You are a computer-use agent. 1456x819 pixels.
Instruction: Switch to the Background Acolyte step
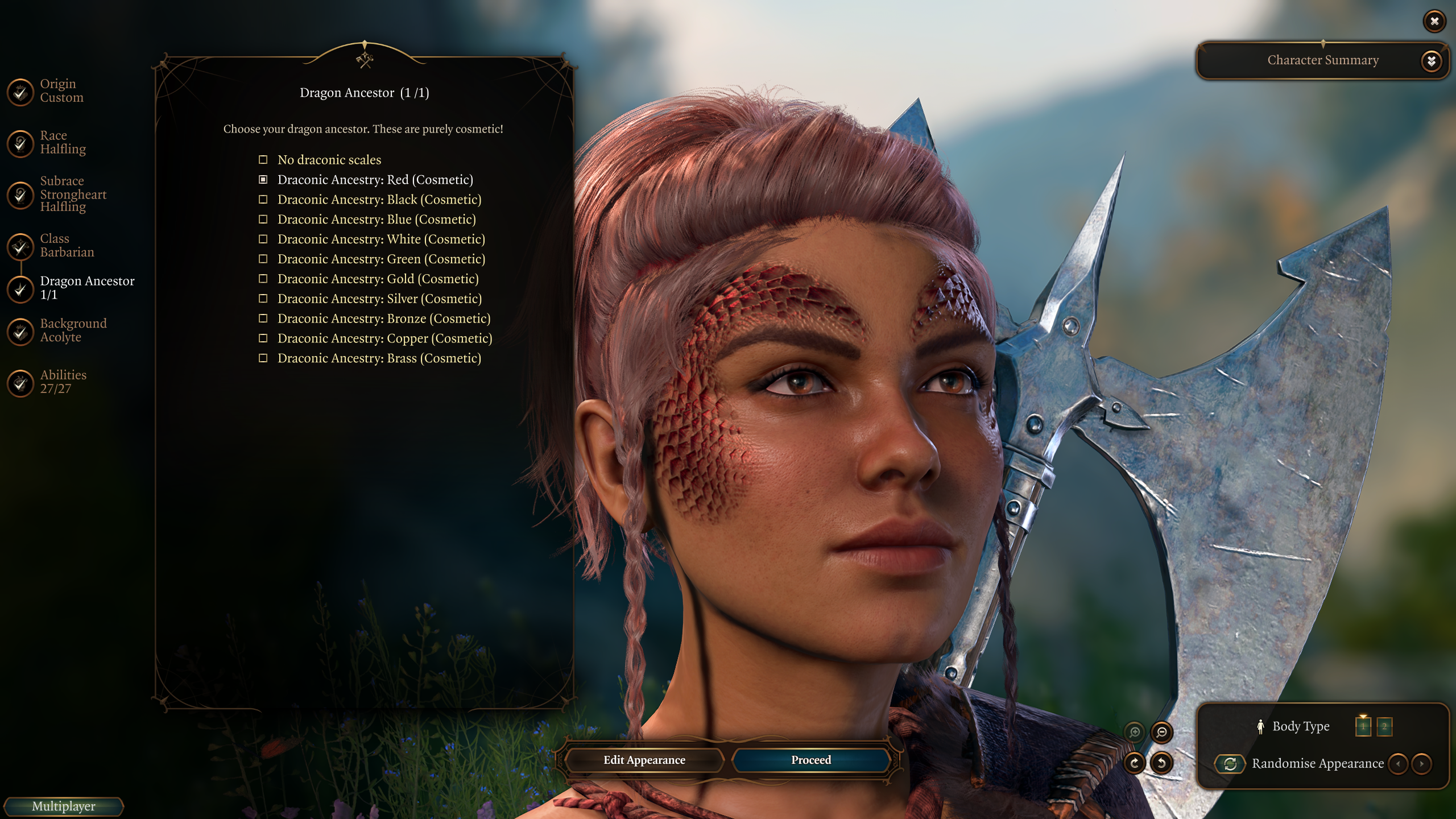73,330
